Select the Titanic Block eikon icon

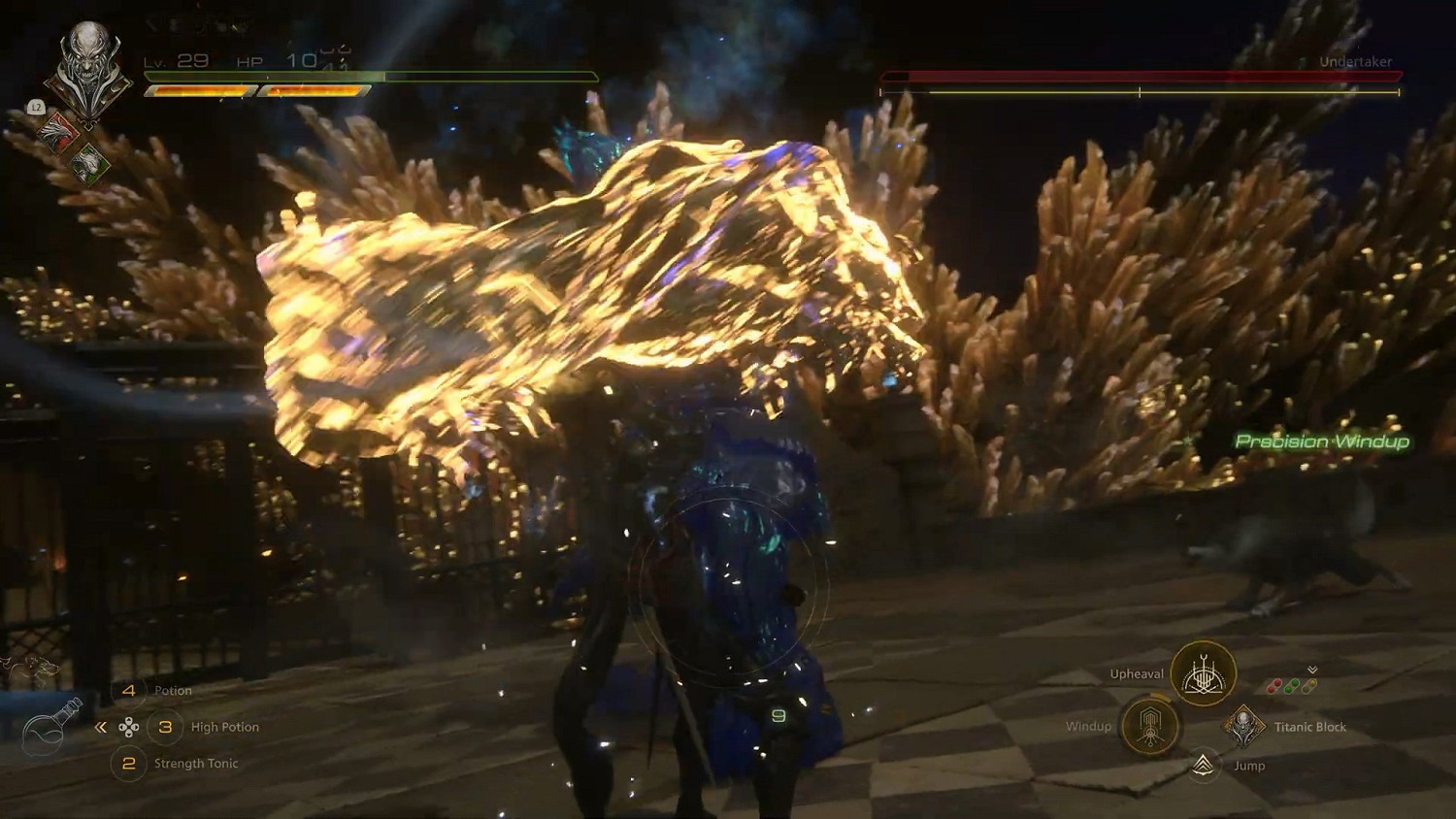coord(1242,727)
